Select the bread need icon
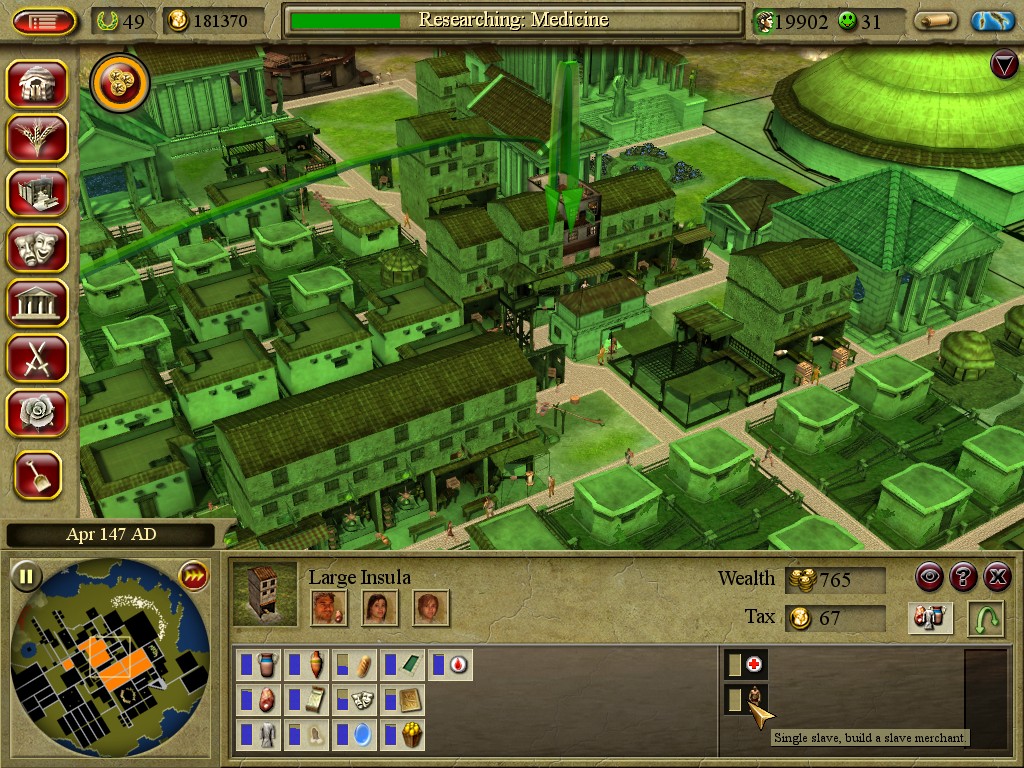The height and width of the screenshot is (768, 1024). click(358, 665)
